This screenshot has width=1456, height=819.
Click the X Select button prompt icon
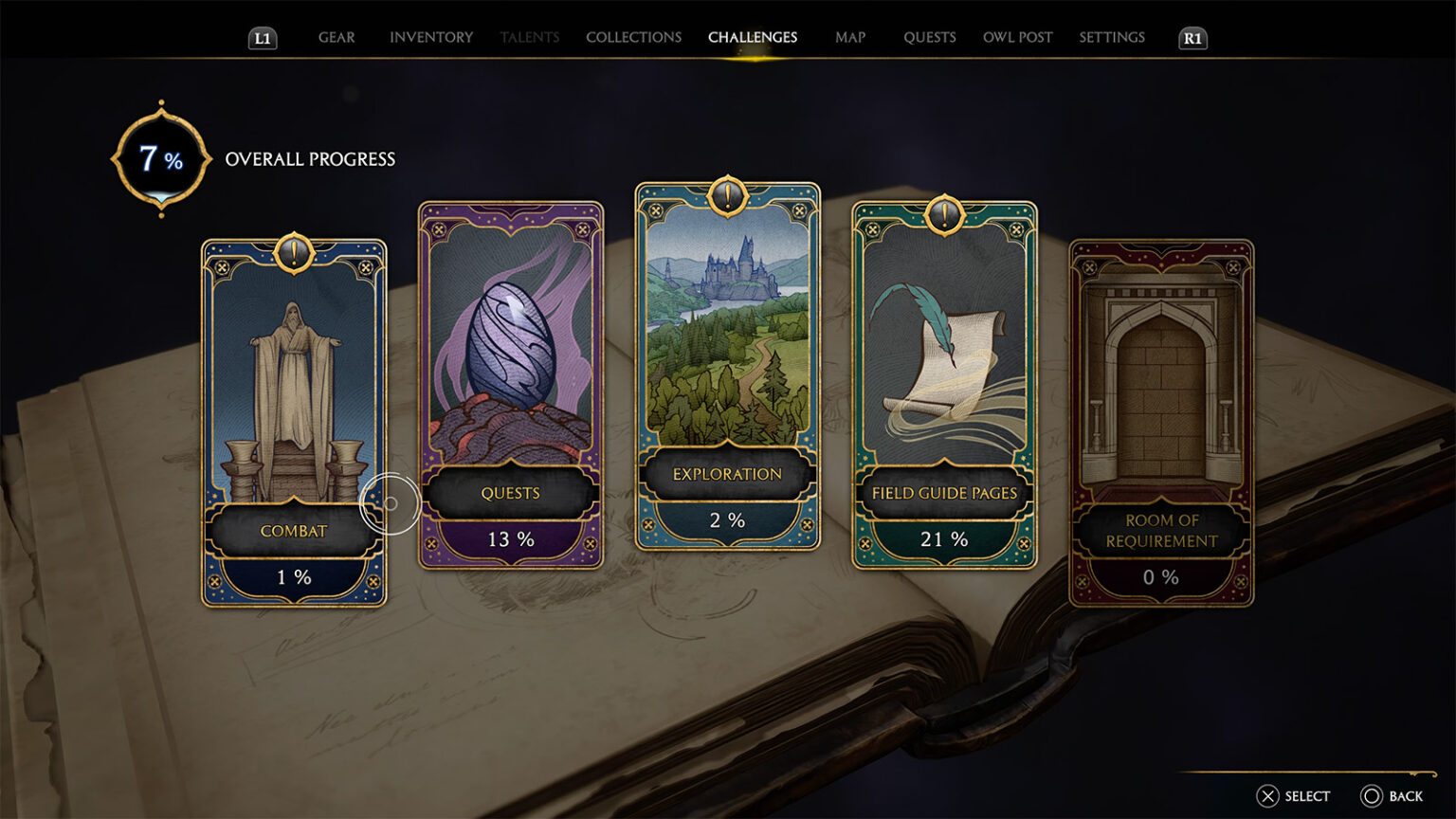[x=1267, y=796]
